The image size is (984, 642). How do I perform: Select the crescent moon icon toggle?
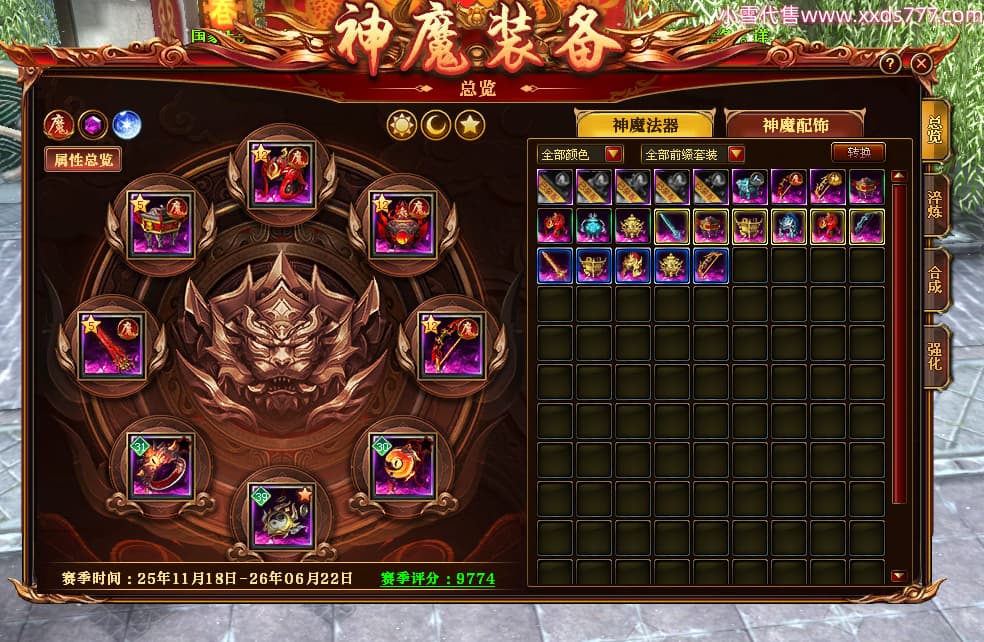pyautogui.click(x=436, y=125)
